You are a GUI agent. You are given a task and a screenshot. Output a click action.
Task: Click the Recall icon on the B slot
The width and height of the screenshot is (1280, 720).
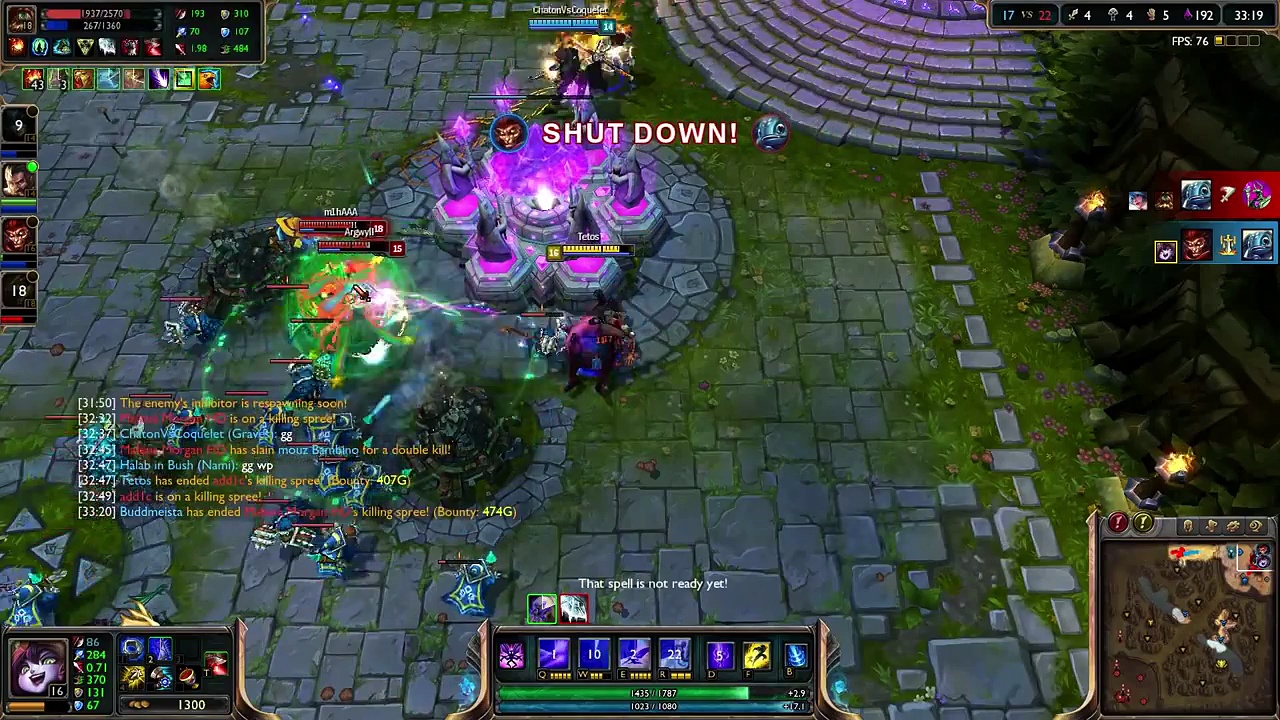[x=795, y=655]
